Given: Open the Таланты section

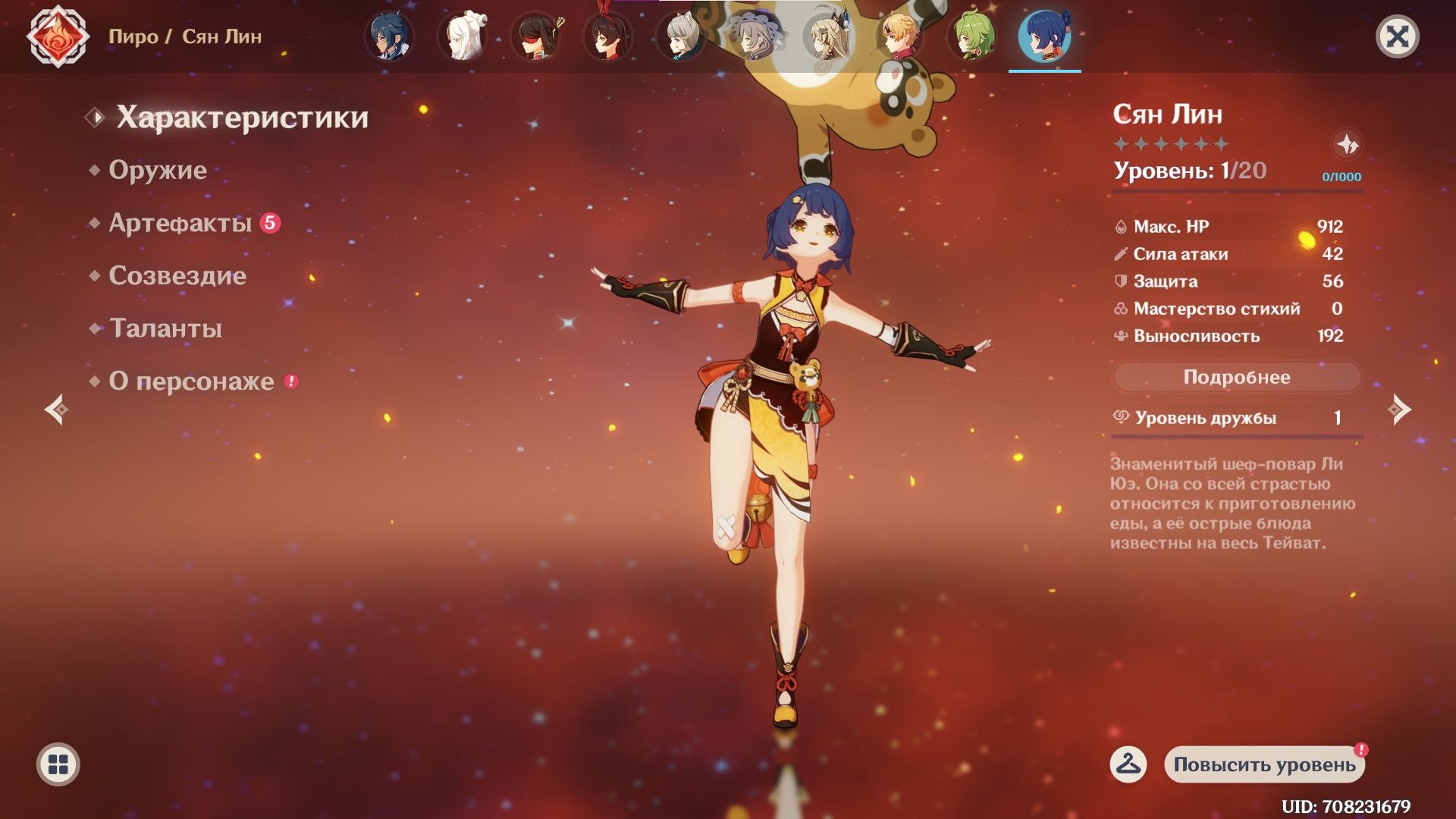Looking at the screenshot, I should pos(164,329).
